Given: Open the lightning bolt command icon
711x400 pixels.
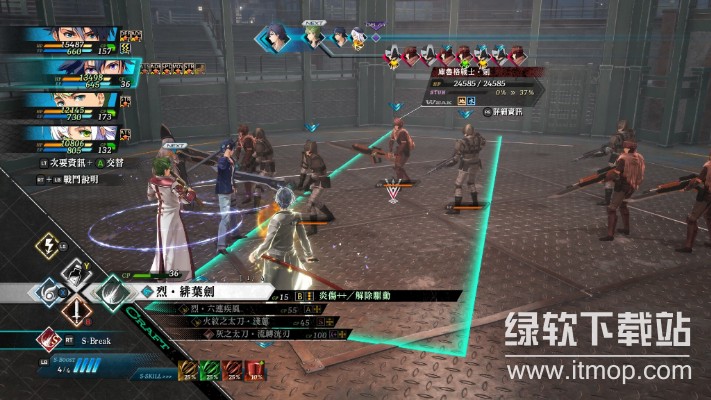Looking at the screenshot, I should (48, 246).
